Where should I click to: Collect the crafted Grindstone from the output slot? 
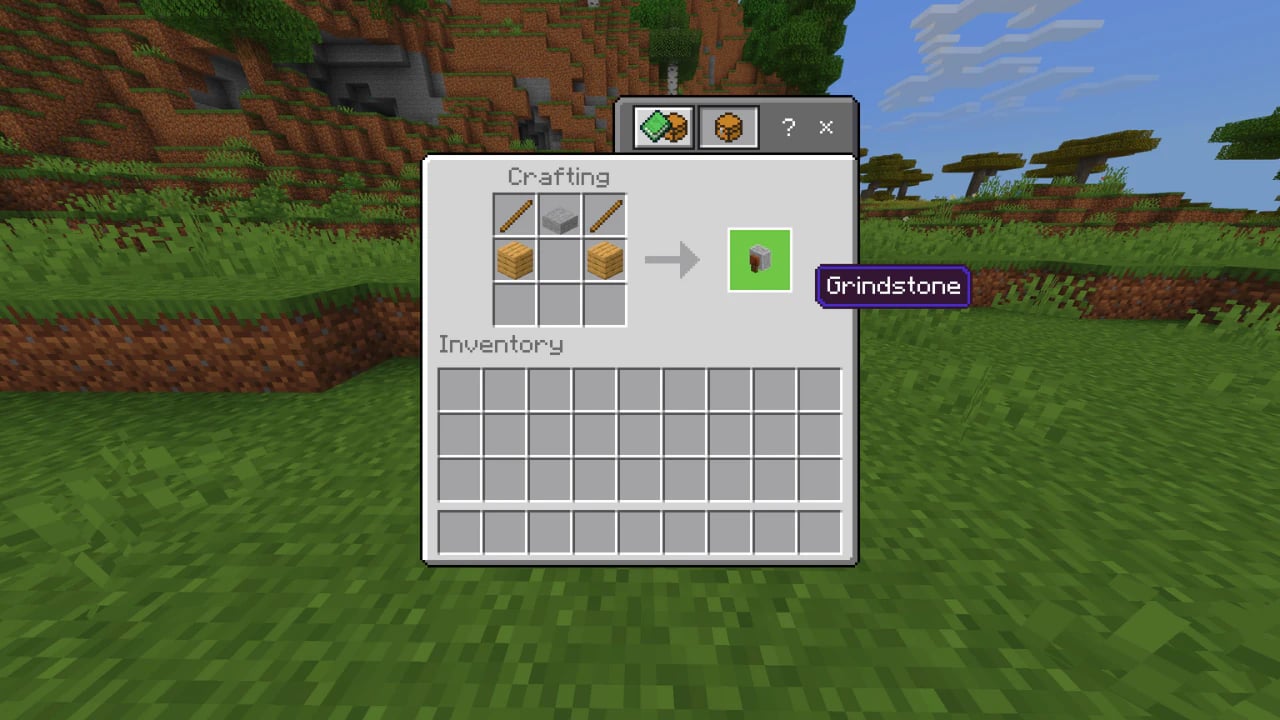coord(759,260)
